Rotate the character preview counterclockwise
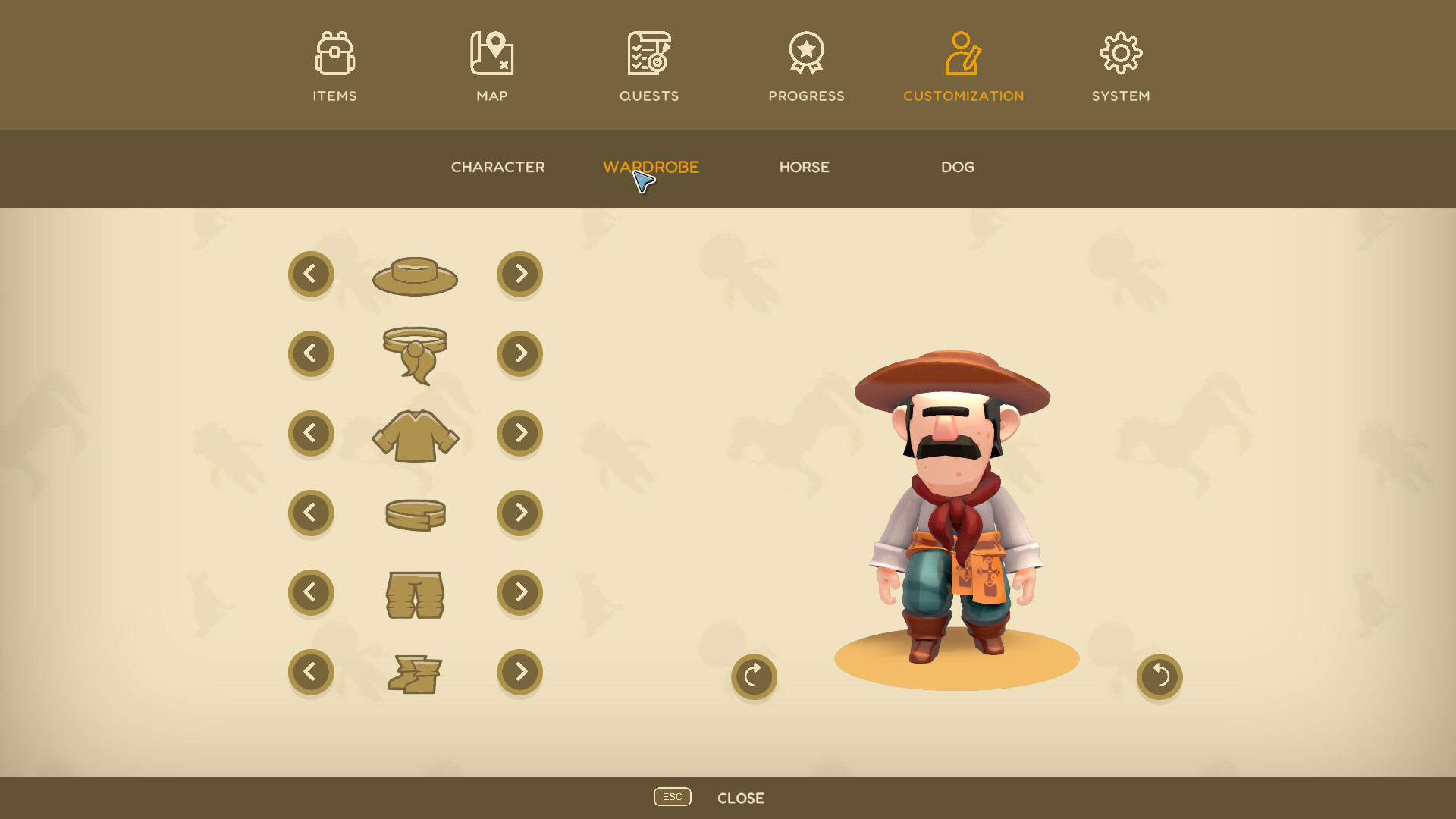Image resolution: width=1456 pixels, height=819 pixels. point(1159,676)
